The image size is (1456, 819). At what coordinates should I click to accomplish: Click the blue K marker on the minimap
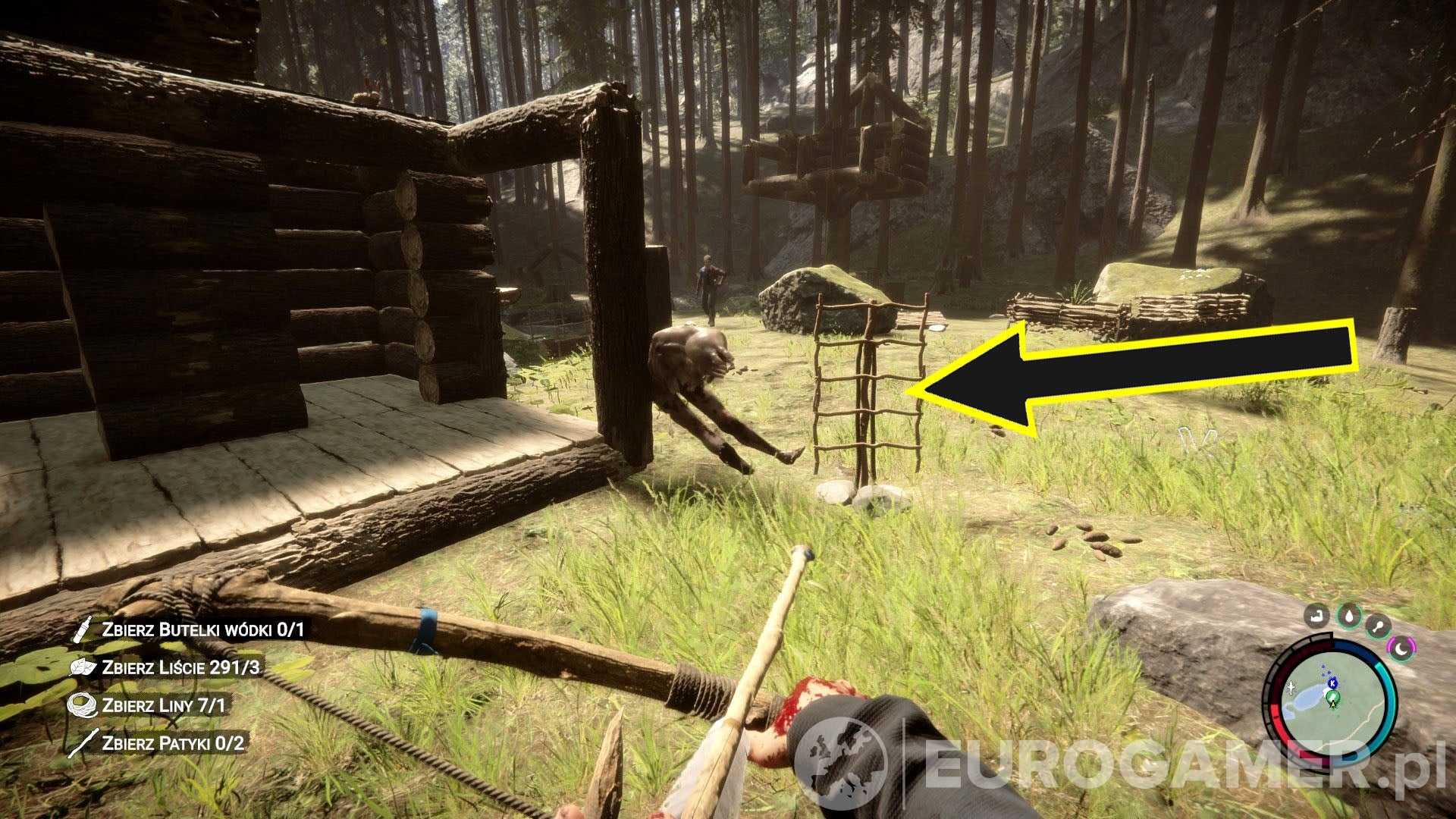pyautogui.click(x=1333, y=683)
